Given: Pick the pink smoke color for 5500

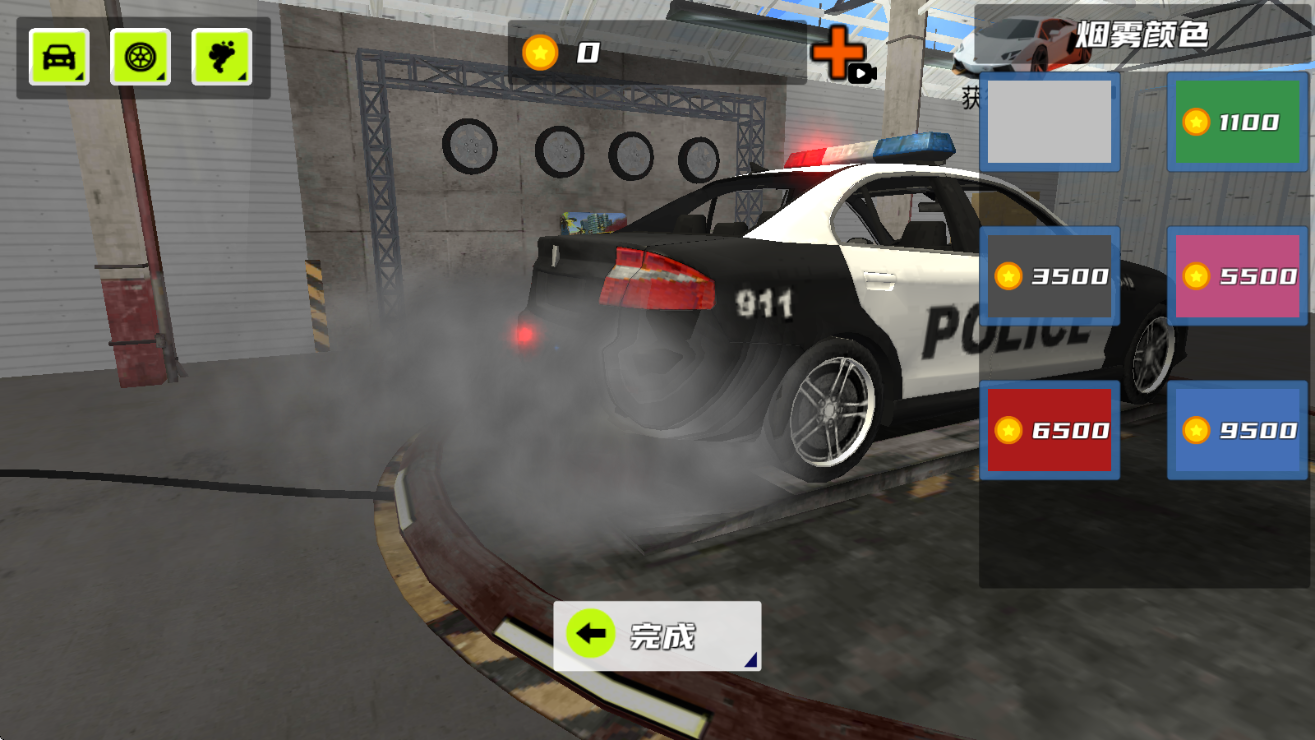Looking at the screenshot, I should 1238,276.
